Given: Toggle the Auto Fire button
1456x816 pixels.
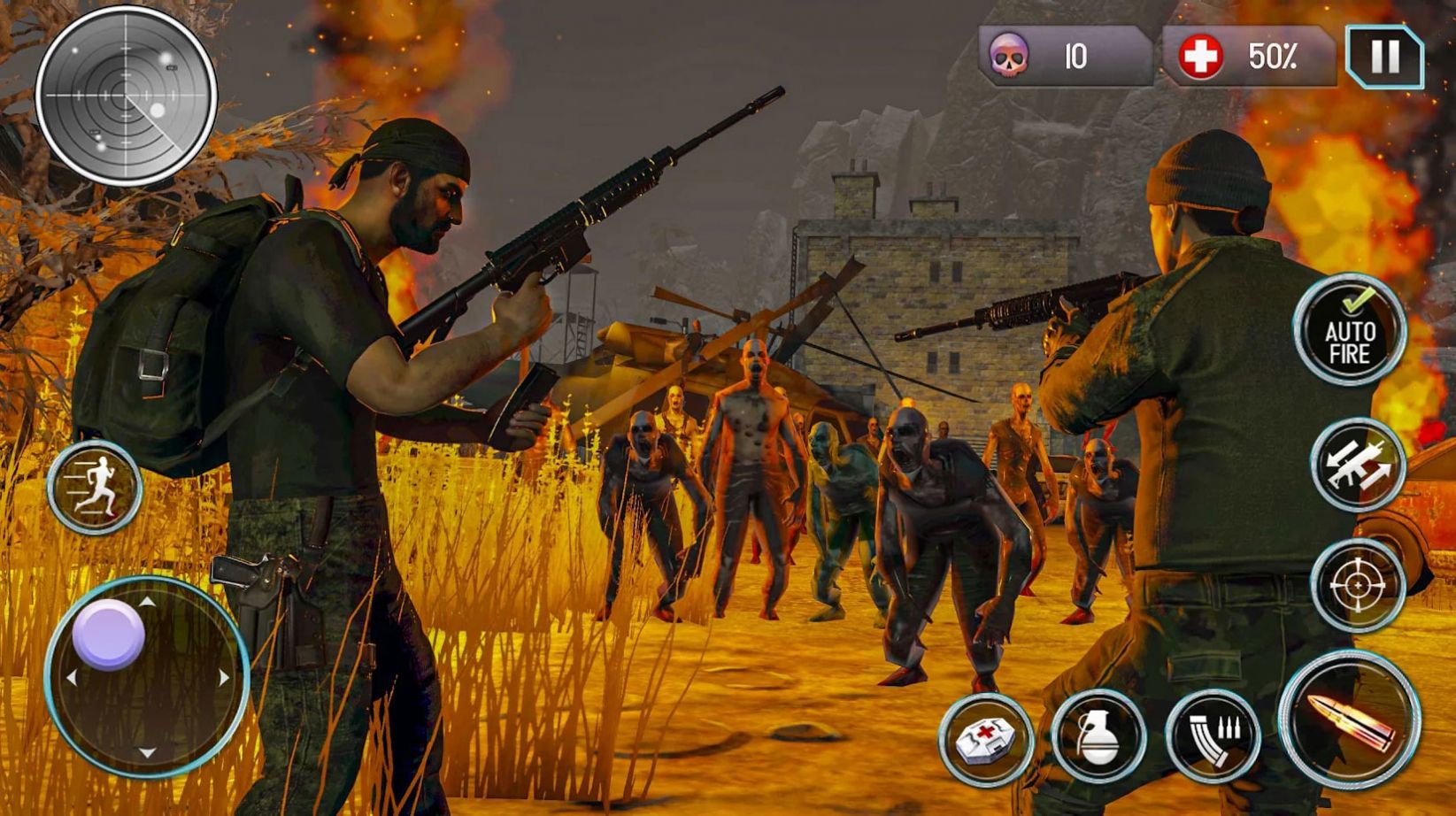Looking at the screenshot, I should 1349,331.
